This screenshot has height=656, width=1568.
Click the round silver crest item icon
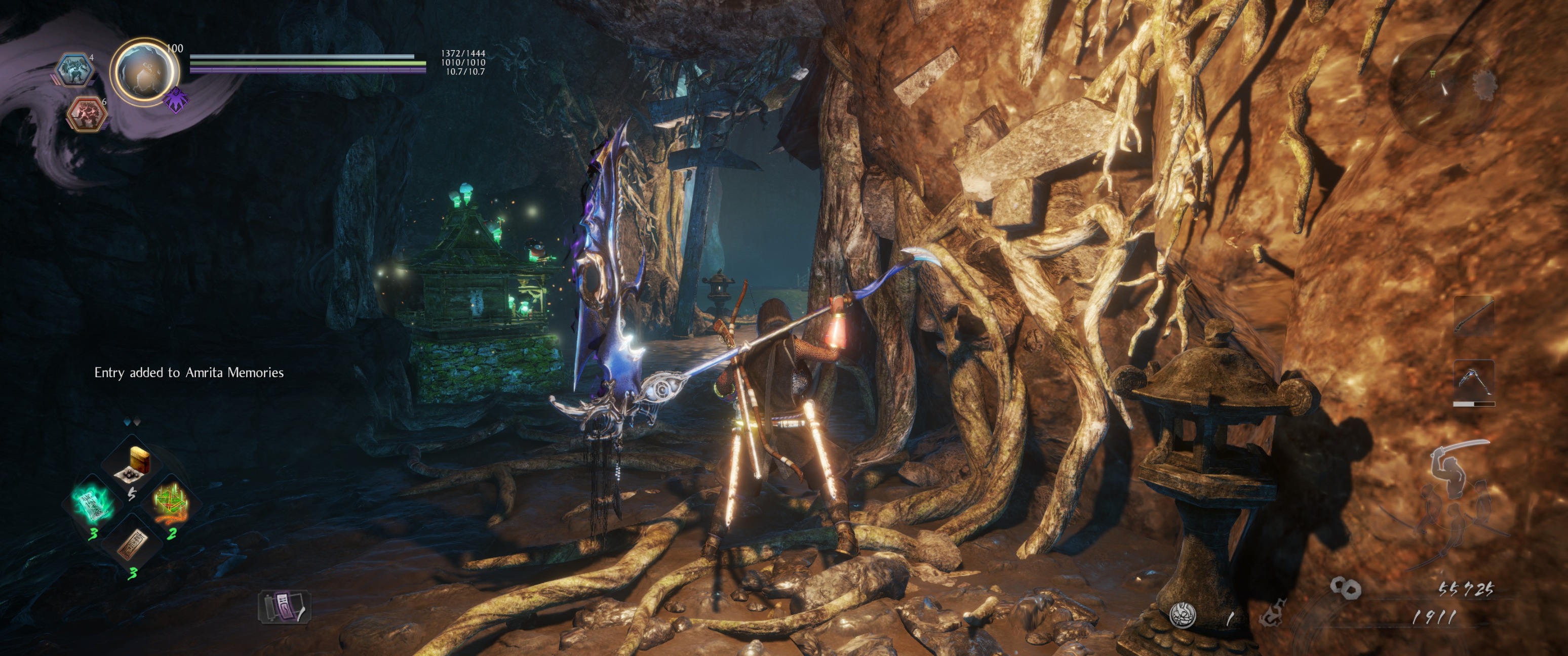pyautogui.click(x=1183, y=614)
